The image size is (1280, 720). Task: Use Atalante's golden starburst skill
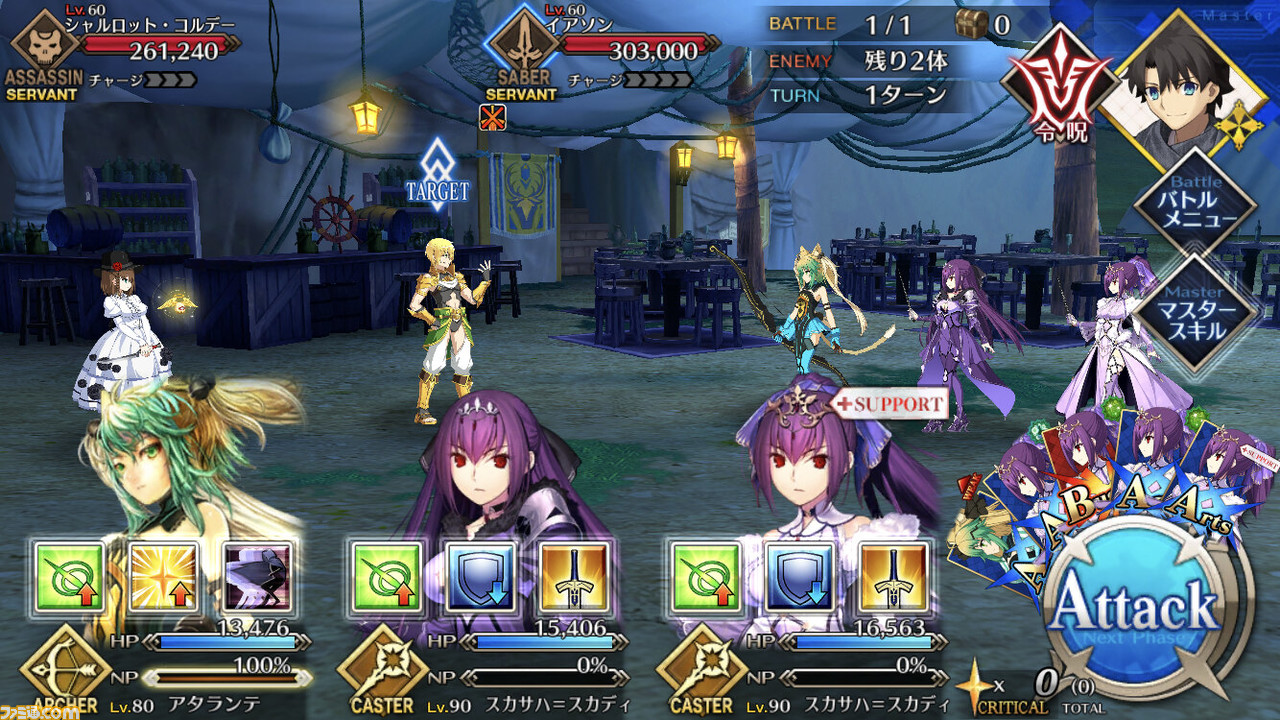[164, 577]
